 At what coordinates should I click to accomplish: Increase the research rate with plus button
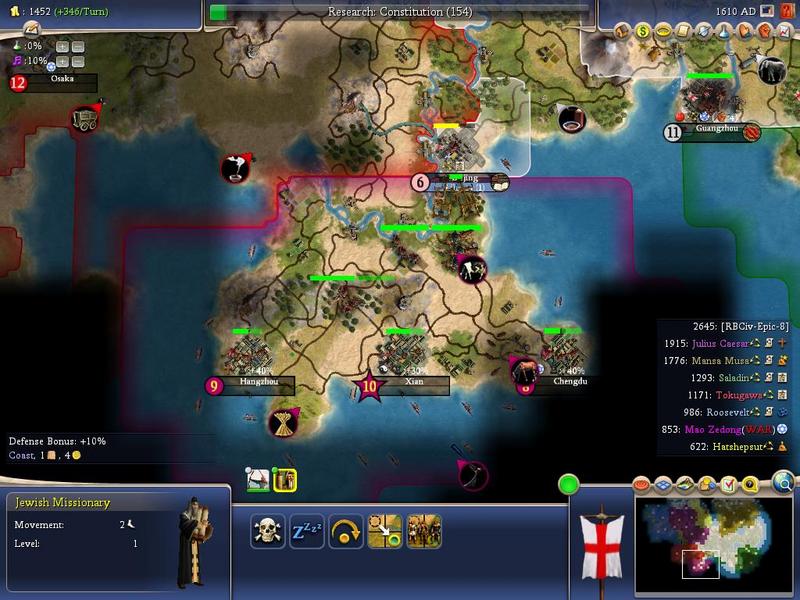click(x=62, y=46)
